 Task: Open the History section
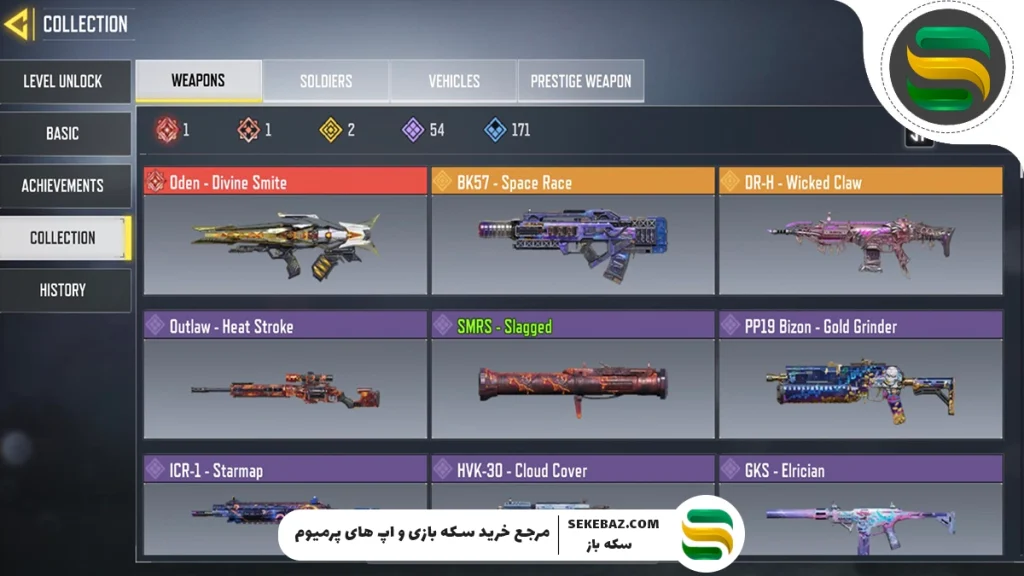click(64, 290)
